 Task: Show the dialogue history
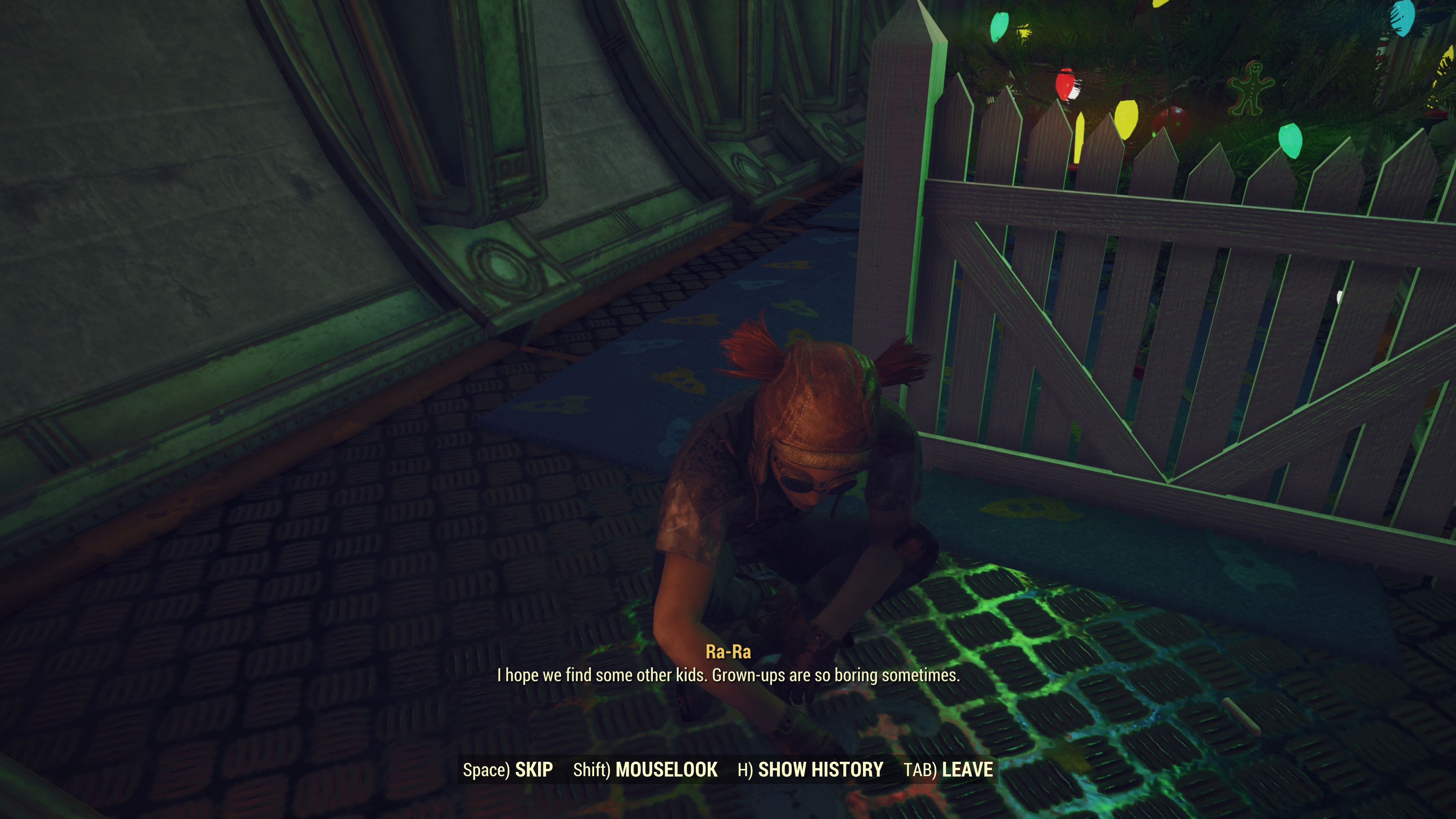pyautogui.click(x=810, y=770)
